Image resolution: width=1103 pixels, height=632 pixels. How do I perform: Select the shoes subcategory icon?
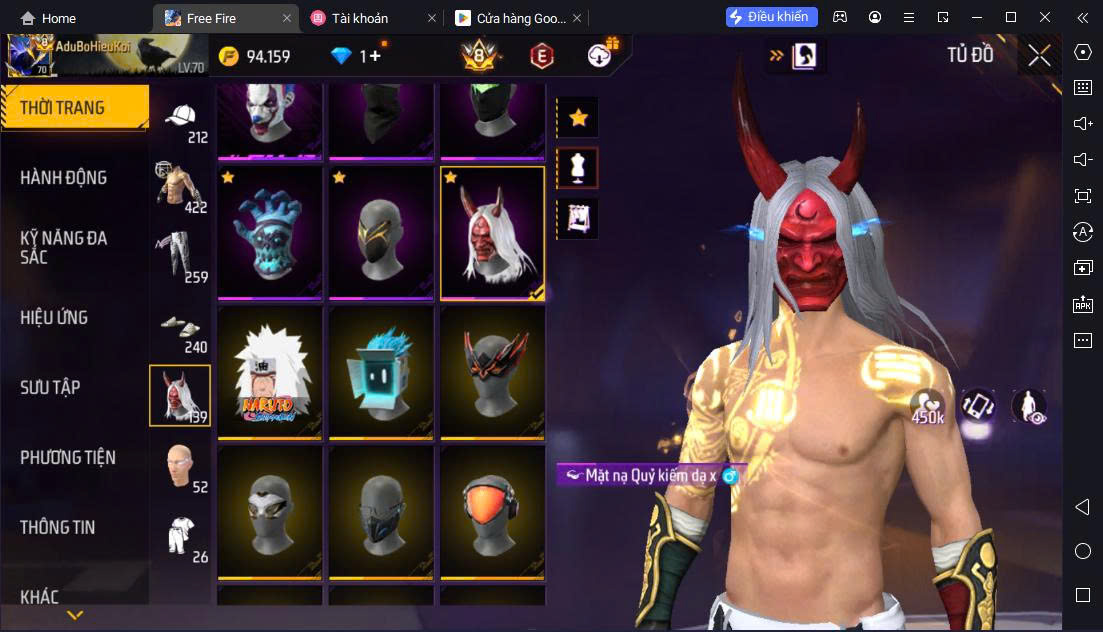181,330
